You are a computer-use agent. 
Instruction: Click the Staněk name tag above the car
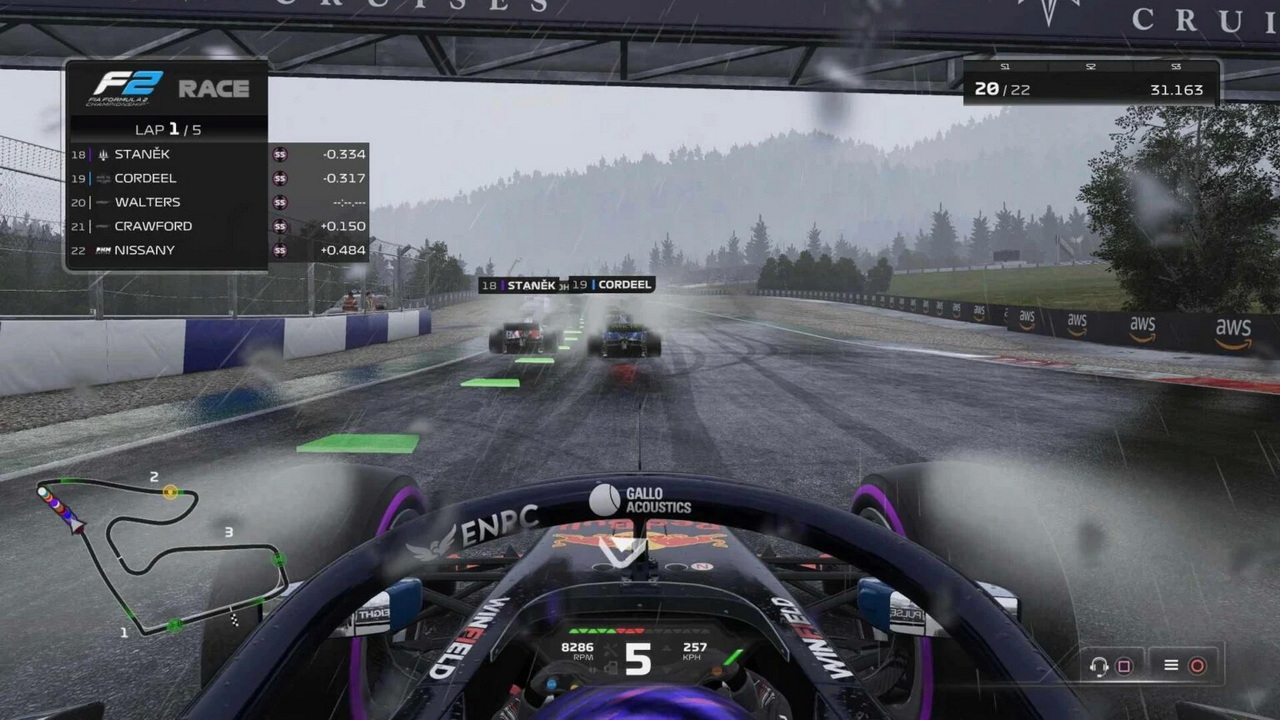pos(523,285)
